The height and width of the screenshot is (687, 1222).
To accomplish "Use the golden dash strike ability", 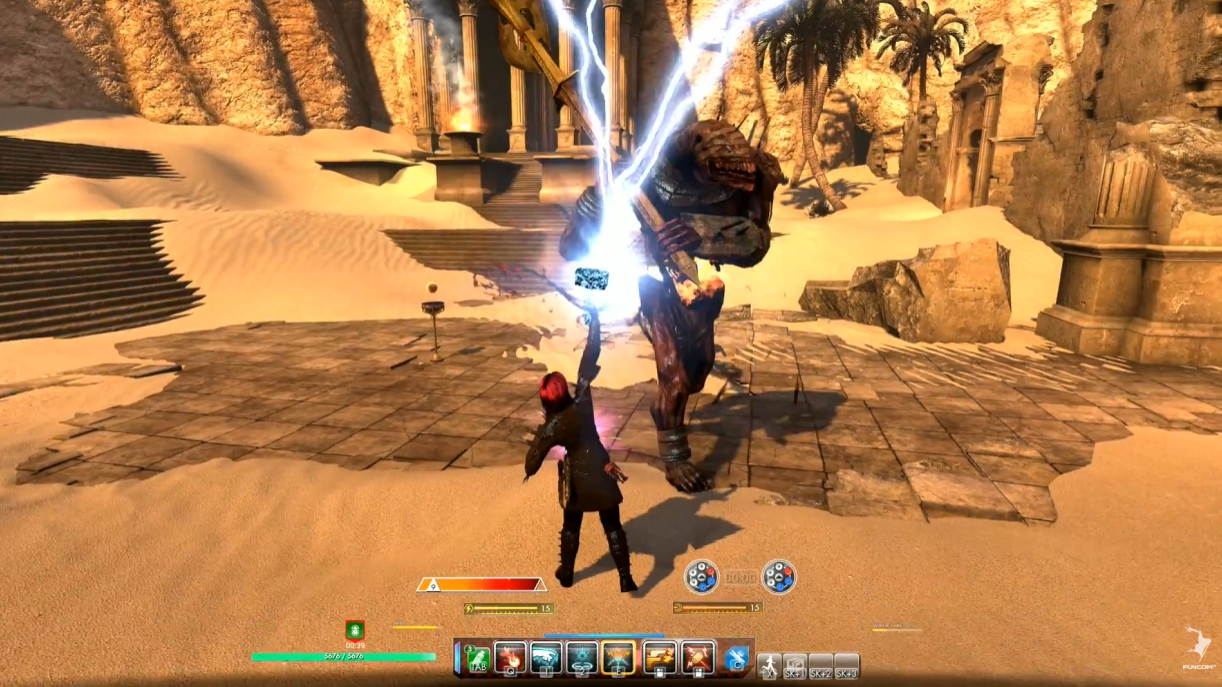I will tap(659, 657).
